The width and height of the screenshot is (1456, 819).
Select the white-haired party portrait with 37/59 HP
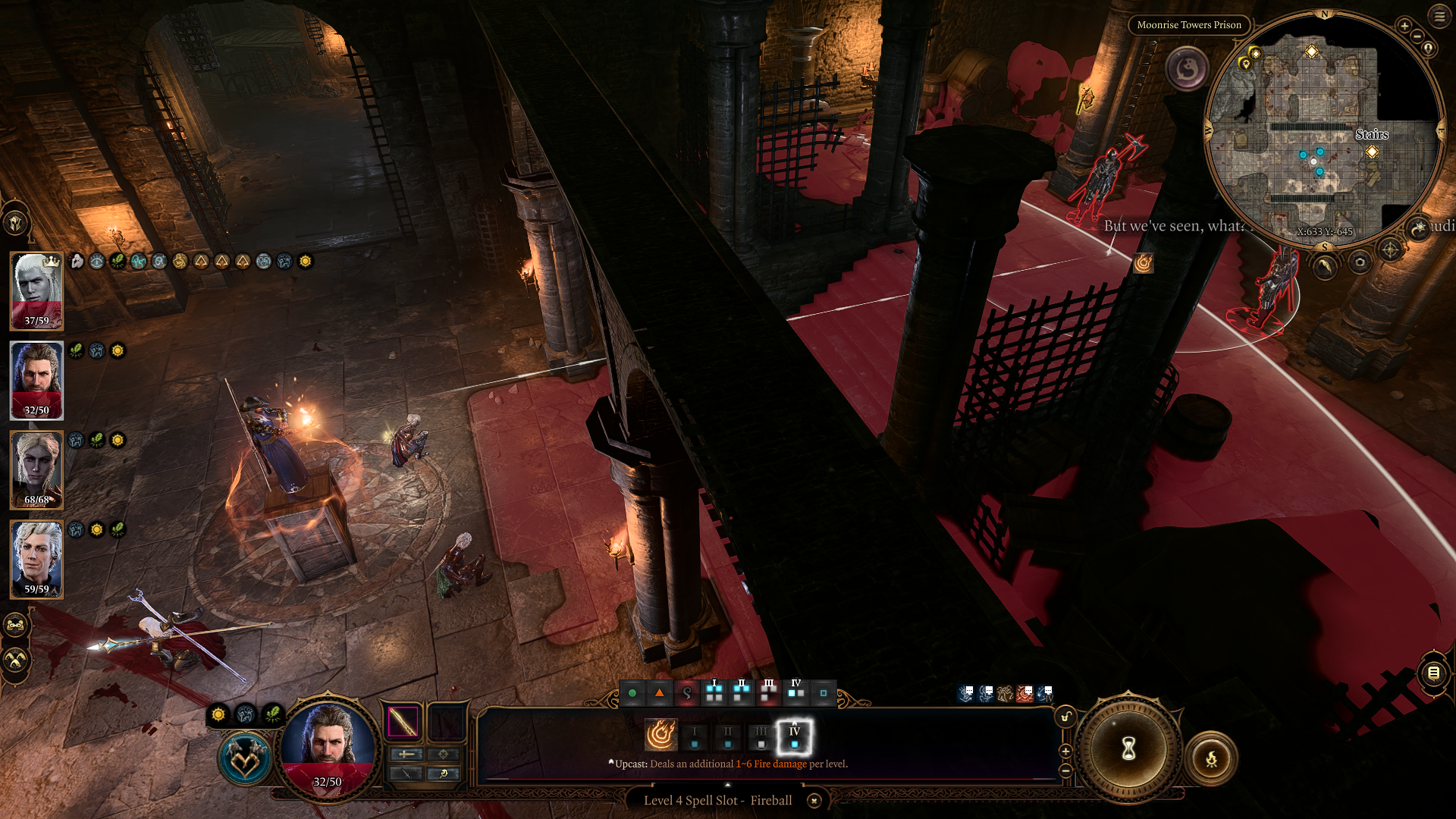tap(36, 291)
